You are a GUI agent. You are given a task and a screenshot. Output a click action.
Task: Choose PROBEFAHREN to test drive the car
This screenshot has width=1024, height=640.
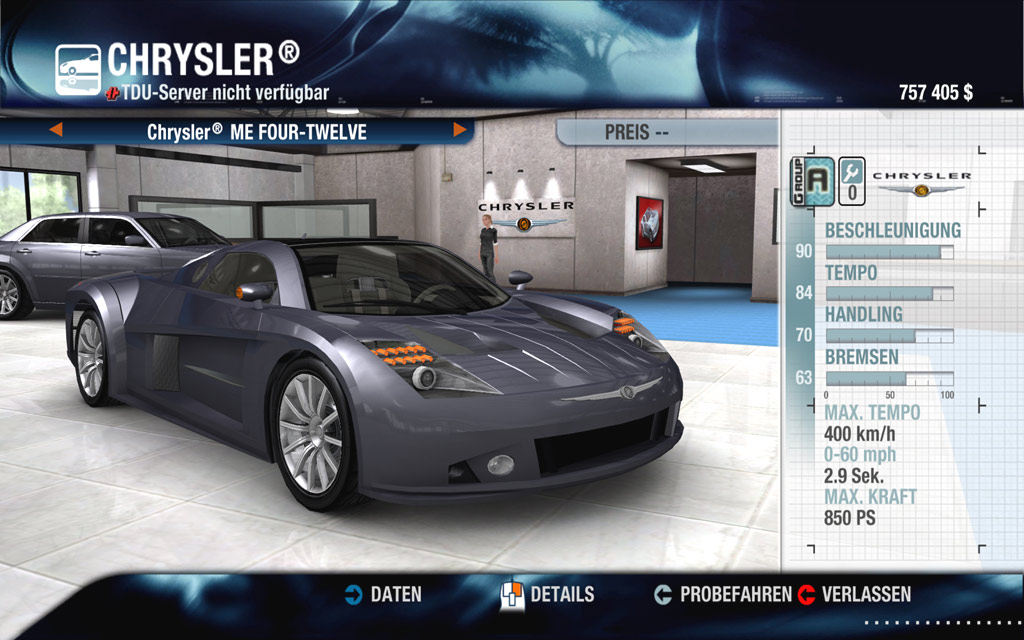point(723,594)
